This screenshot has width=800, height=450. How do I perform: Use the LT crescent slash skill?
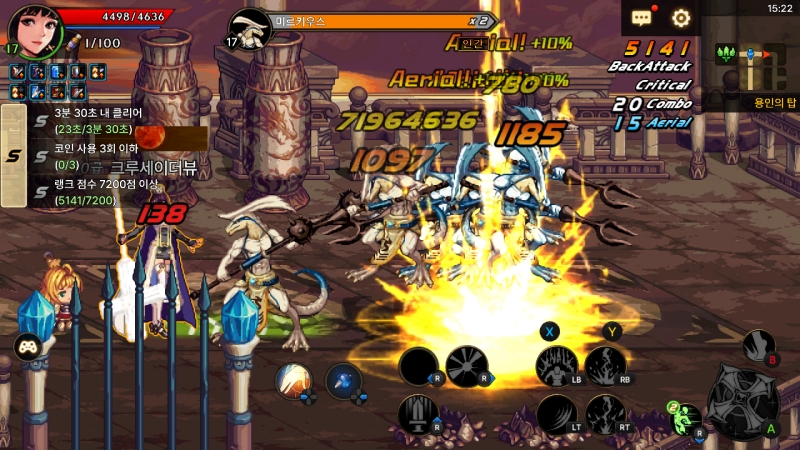(x=556, y=414)
